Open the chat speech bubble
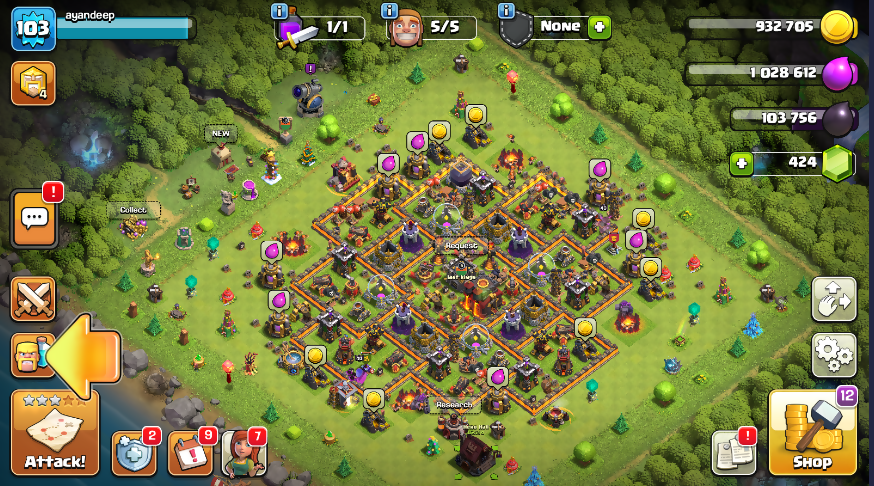 tap(35, 218)
